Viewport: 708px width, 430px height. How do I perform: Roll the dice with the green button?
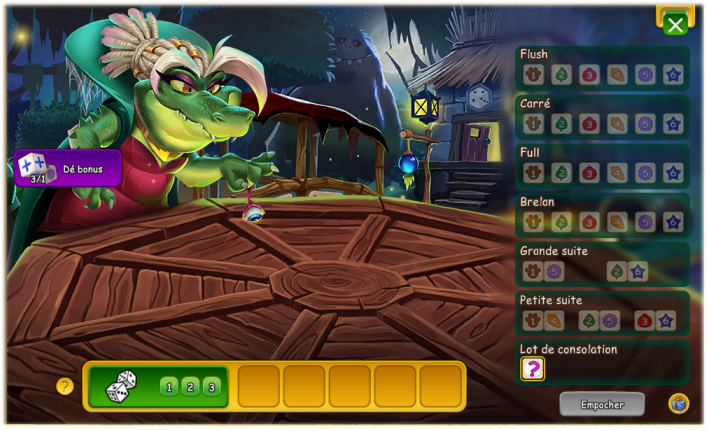[x=158, y=387]
